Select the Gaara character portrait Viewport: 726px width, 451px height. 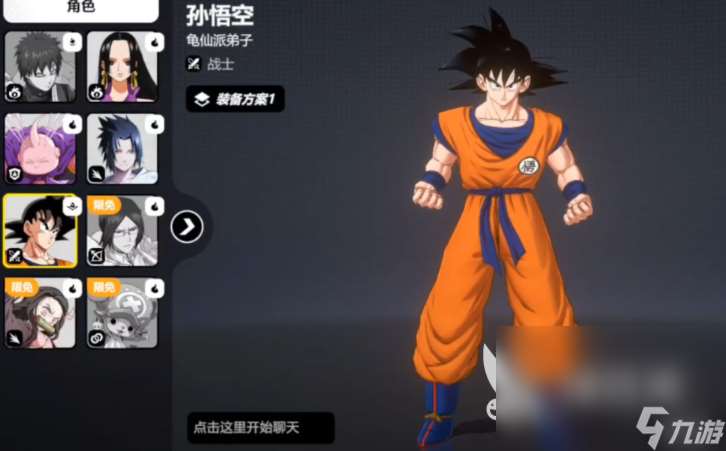click(x=41, y=66)
